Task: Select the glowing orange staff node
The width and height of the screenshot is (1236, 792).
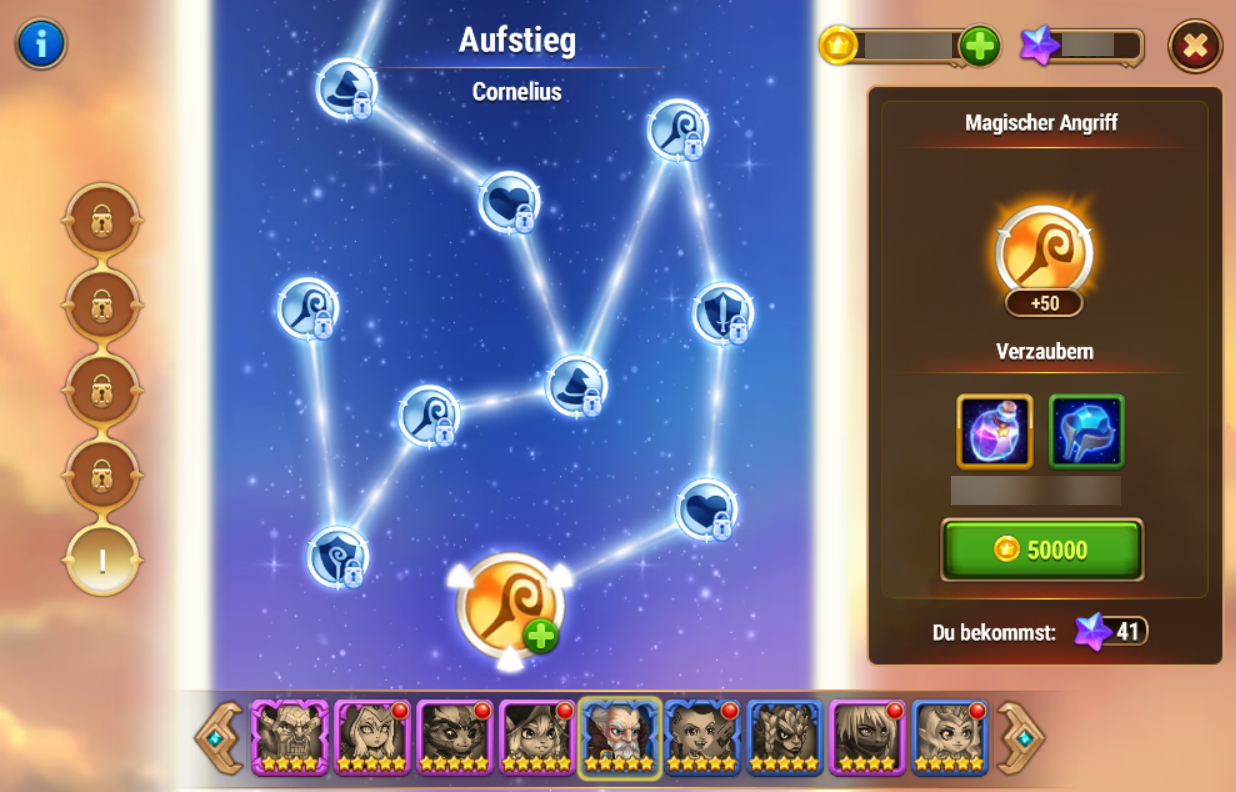Action: 510,605
